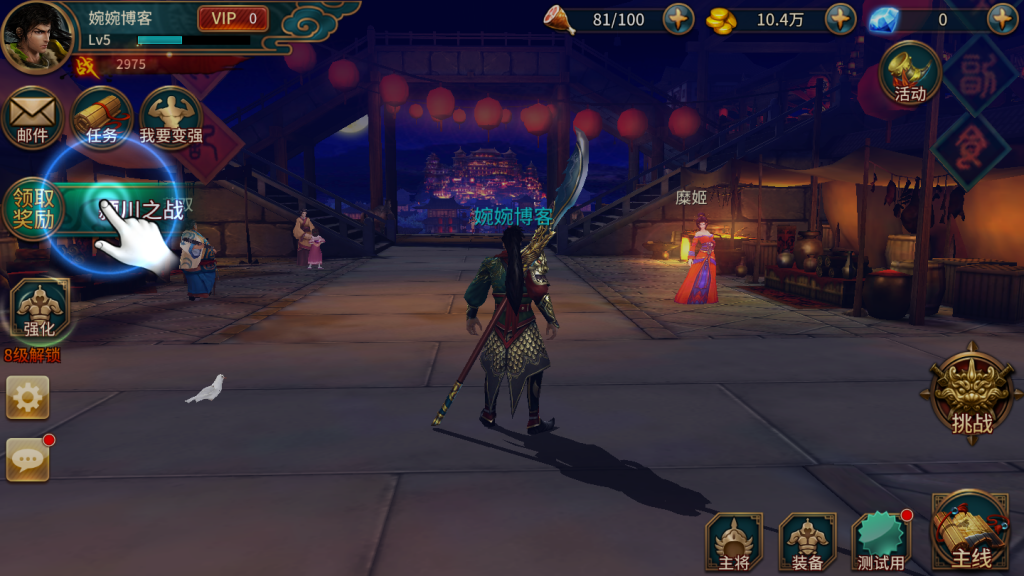Open settings with the gear icon
Screen dimensions: 1024x576
tap(27, 398)
